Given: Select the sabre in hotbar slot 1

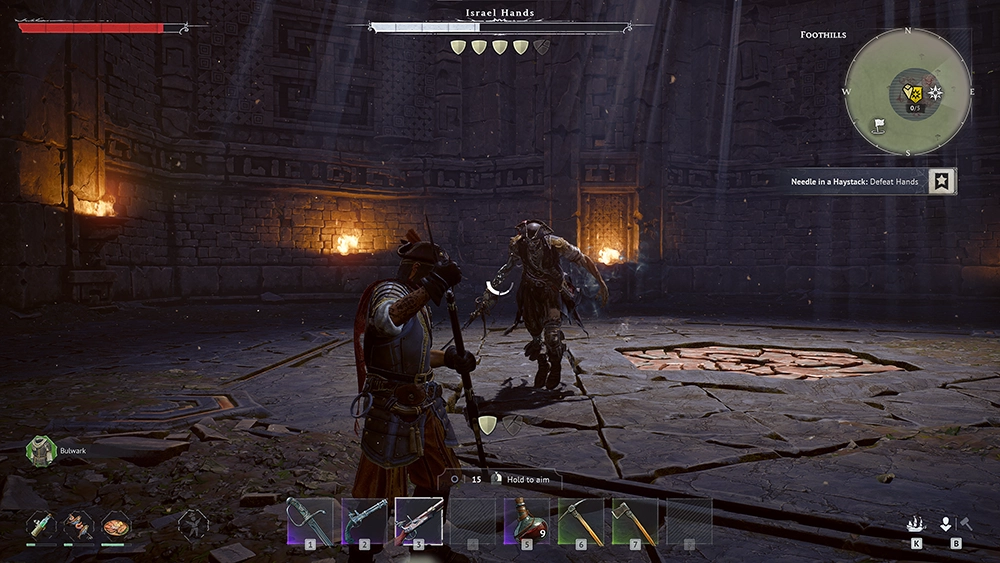Looking at the screenshot, I should coord(310,520).
